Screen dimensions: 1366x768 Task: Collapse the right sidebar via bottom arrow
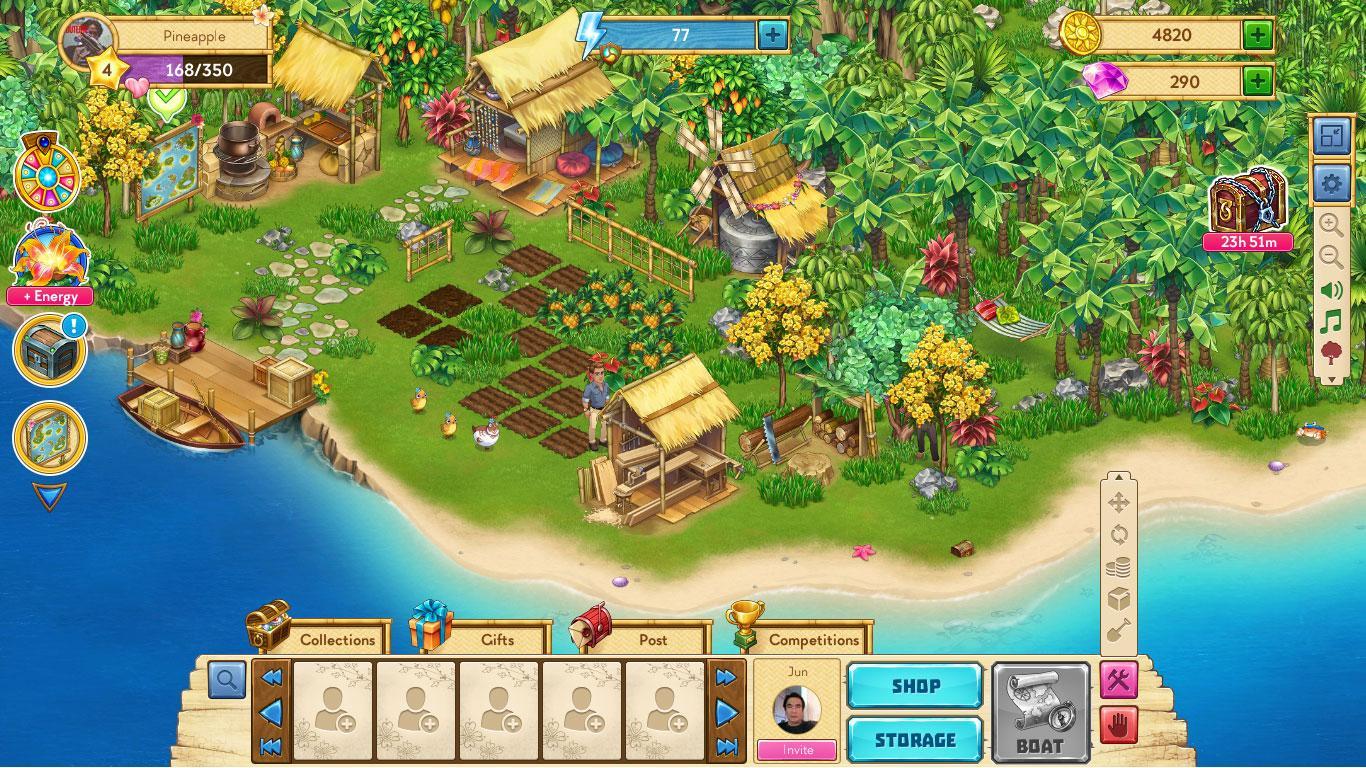[1331, 378]
